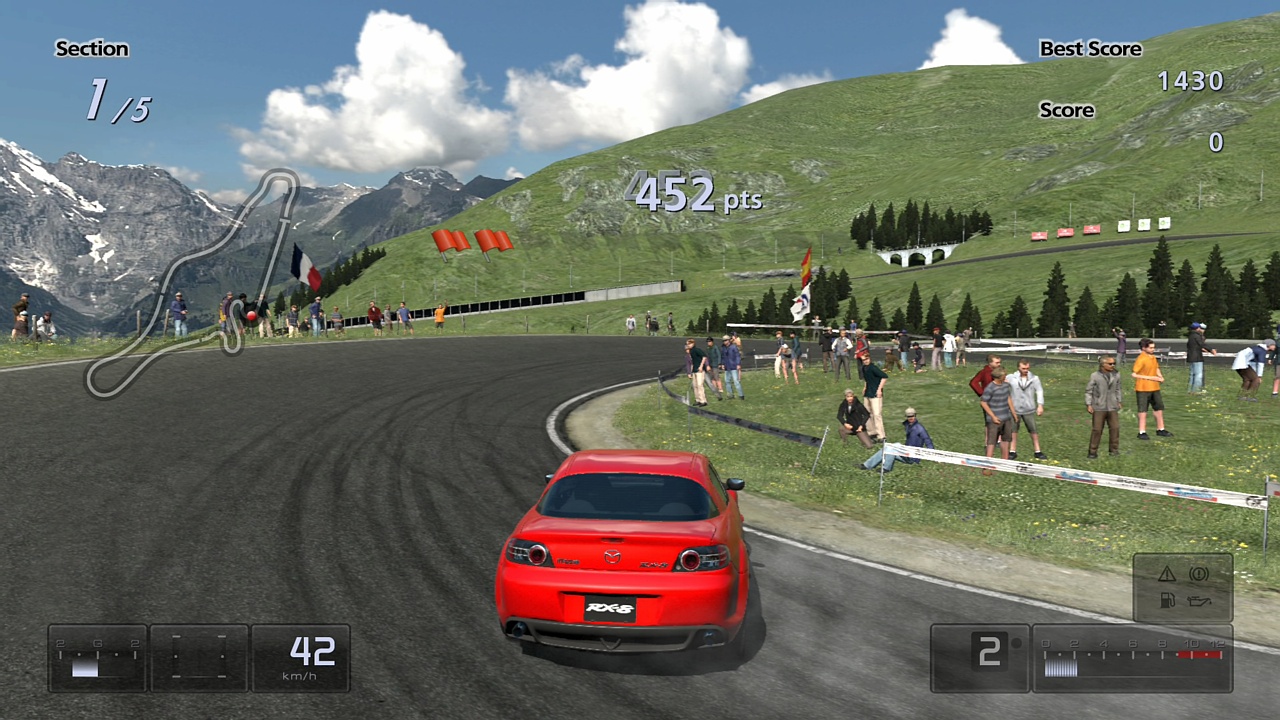Select the Best Score value 1430
Viewport: 1280px width, 720px height.
[1192, 80]
